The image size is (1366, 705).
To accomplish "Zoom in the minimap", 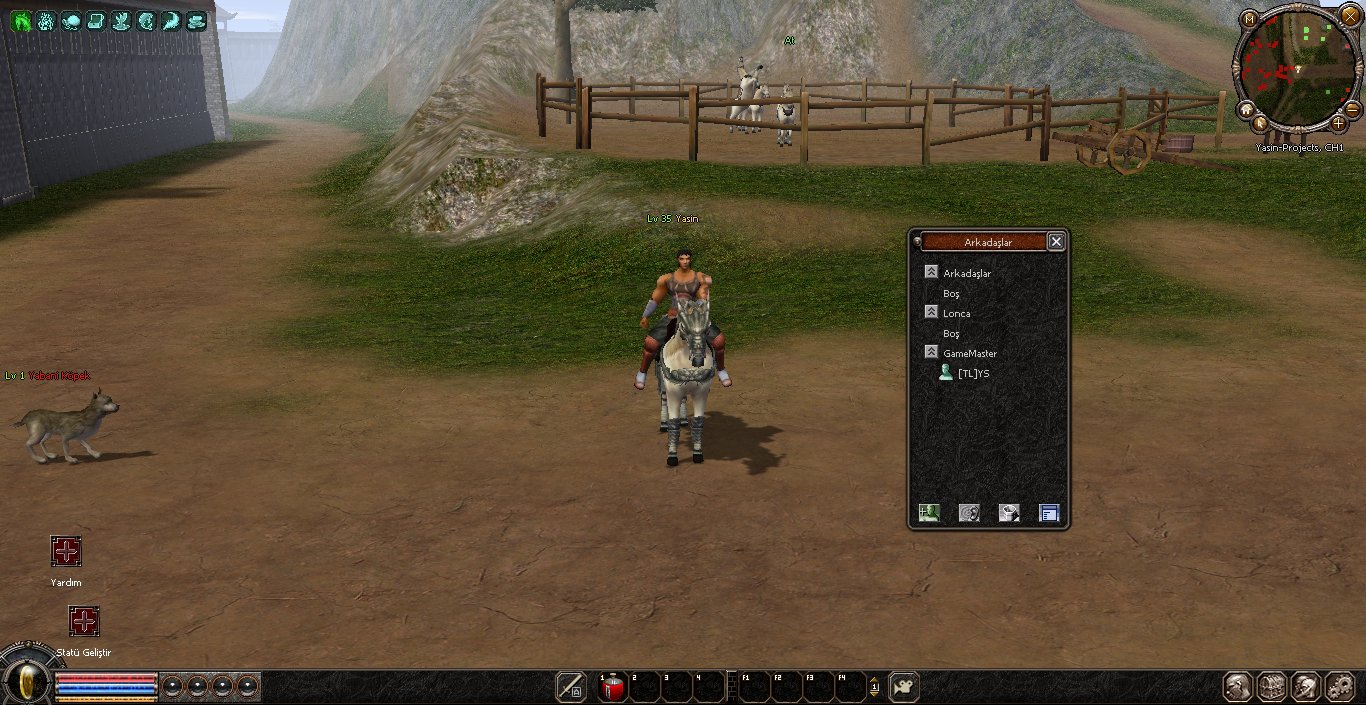I will [x=1339, y=123].
